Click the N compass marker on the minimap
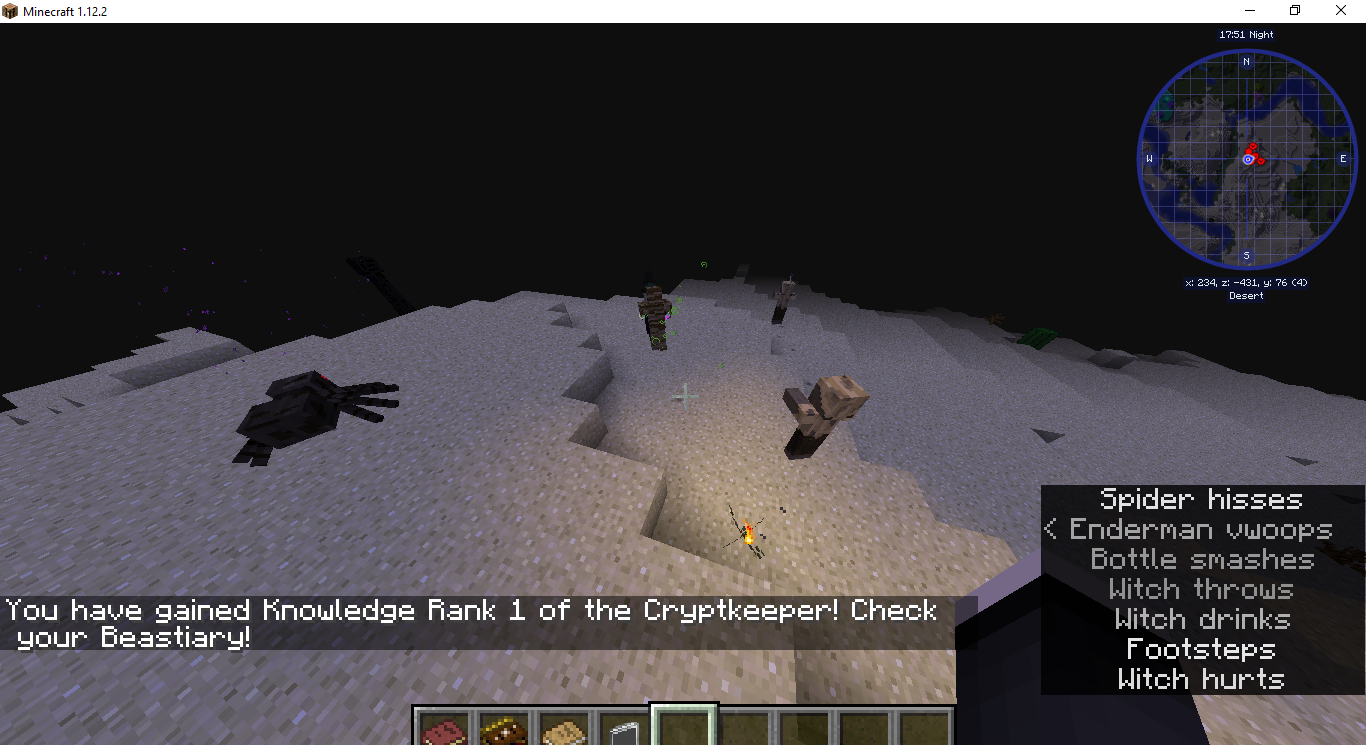 tap(1246, 61)
